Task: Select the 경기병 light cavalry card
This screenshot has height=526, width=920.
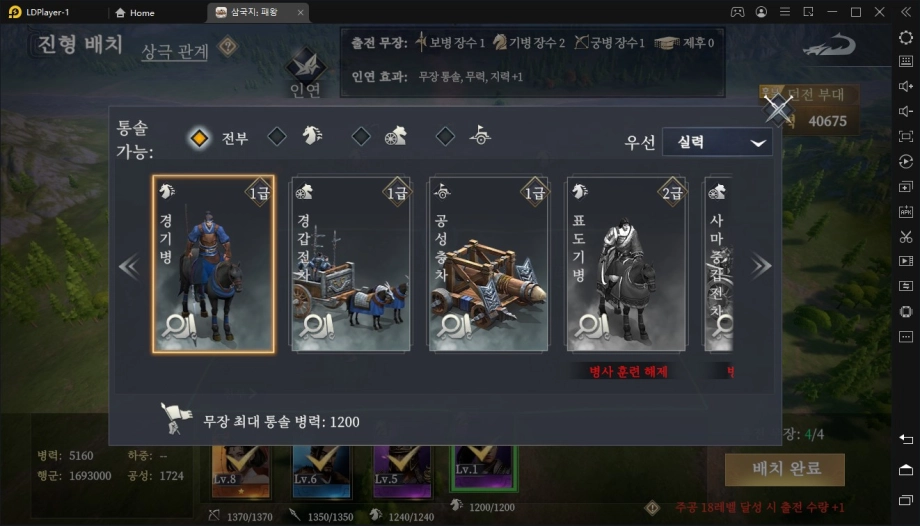Action: coord(213,265)
